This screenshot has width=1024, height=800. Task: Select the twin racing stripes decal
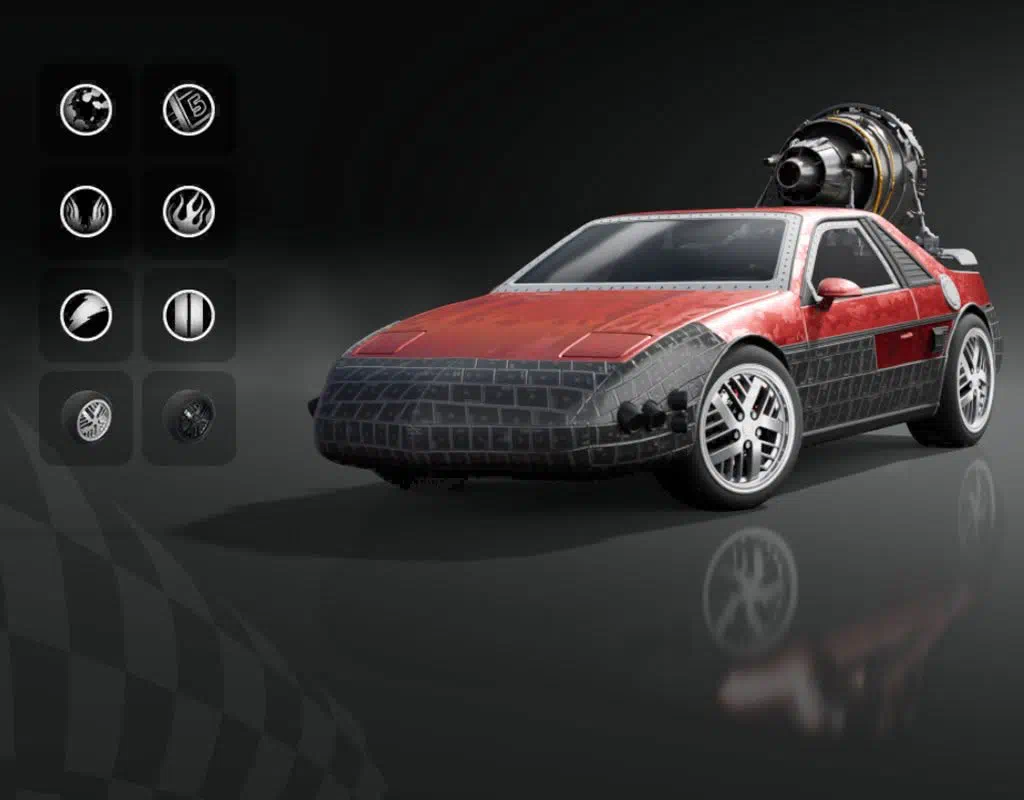click(x=189, y=315)
